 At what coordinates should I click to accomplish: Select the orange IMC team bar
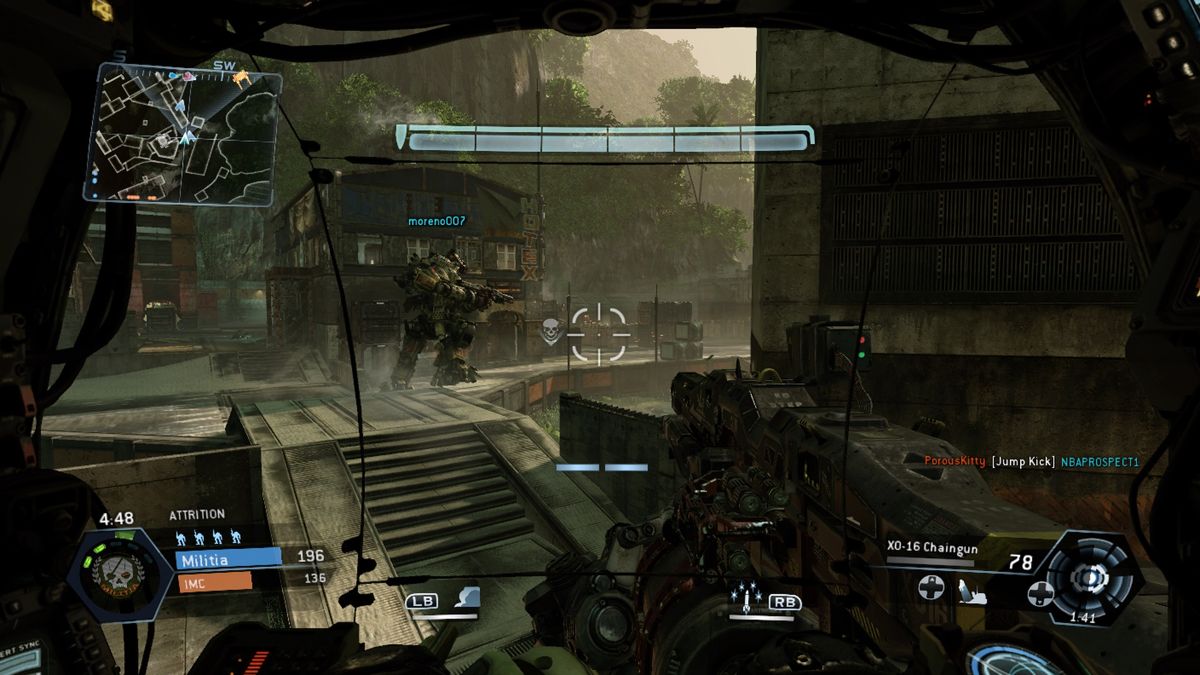pos(214,580)
